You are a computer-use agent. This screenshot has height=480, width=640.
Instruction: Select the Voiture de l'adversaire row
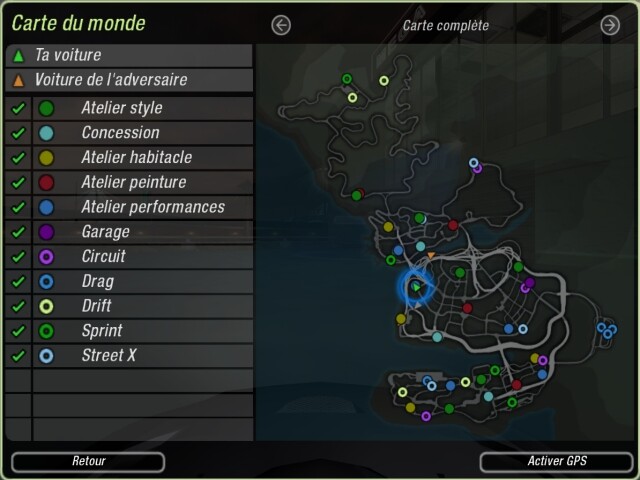click(128, 80)
